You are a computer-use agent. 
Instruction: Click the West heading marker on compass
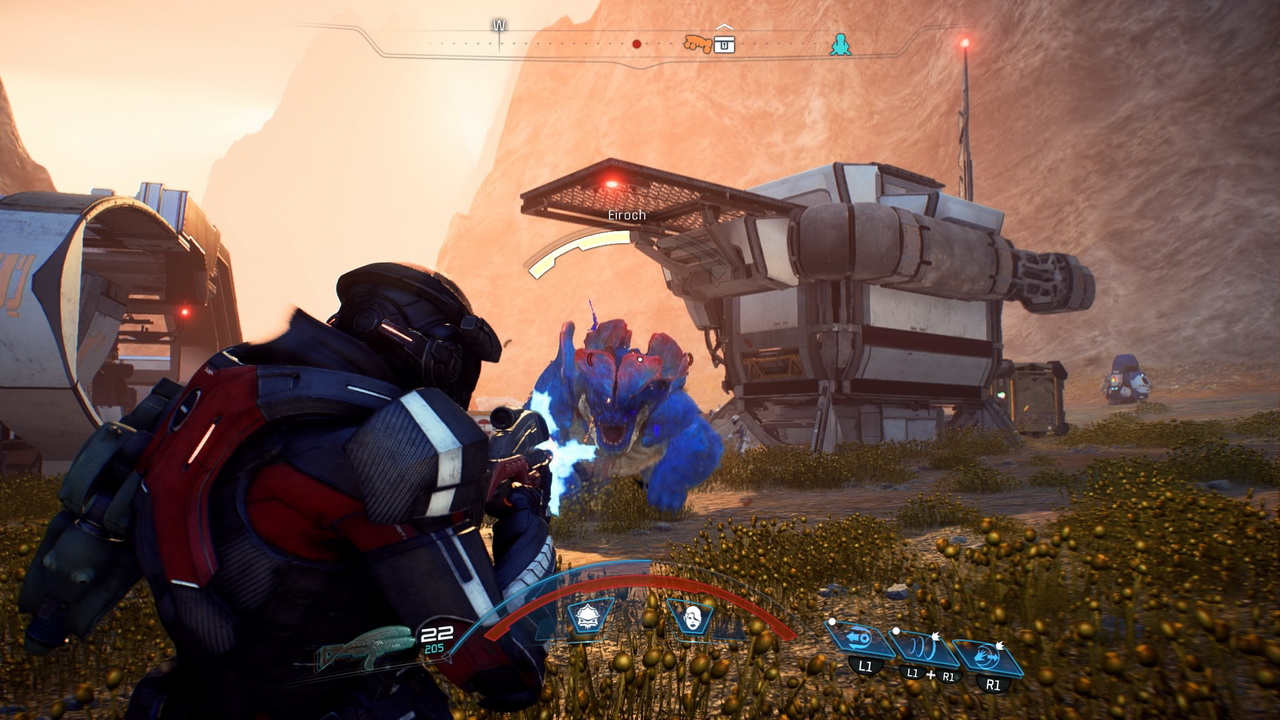pyautogui.click(x=498, y=26)
